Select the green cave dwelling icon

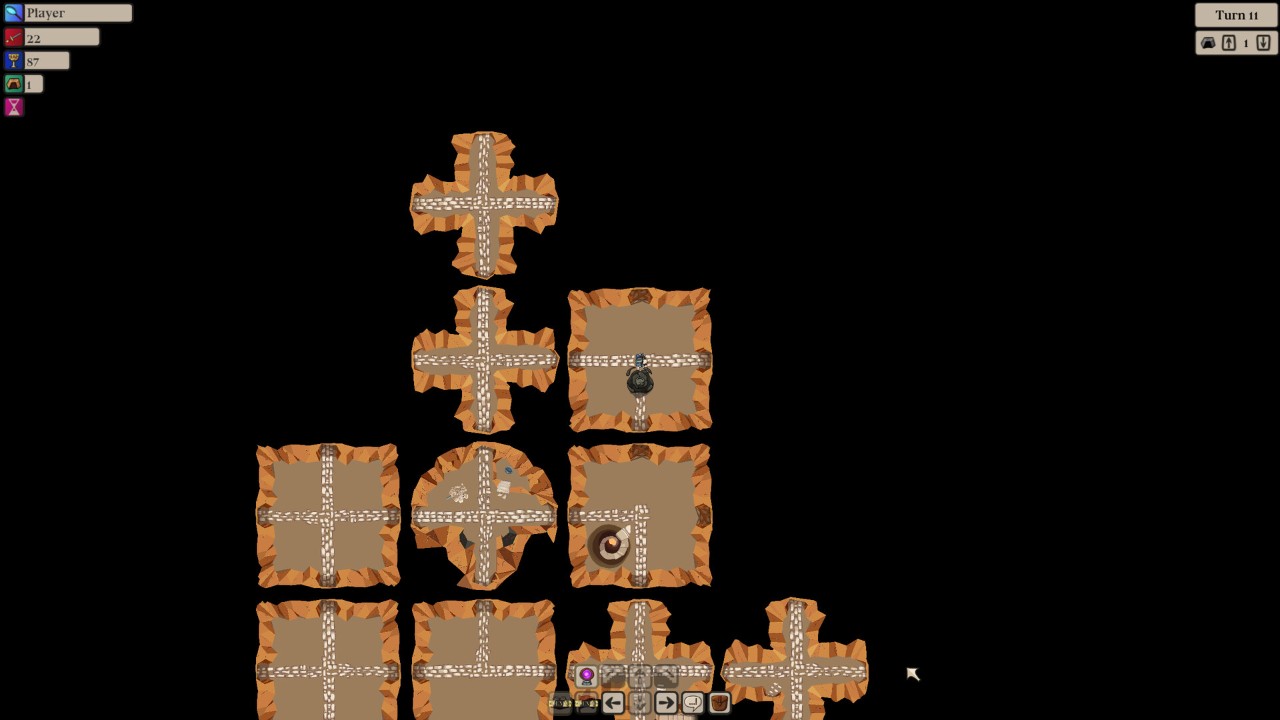[13, 84]
